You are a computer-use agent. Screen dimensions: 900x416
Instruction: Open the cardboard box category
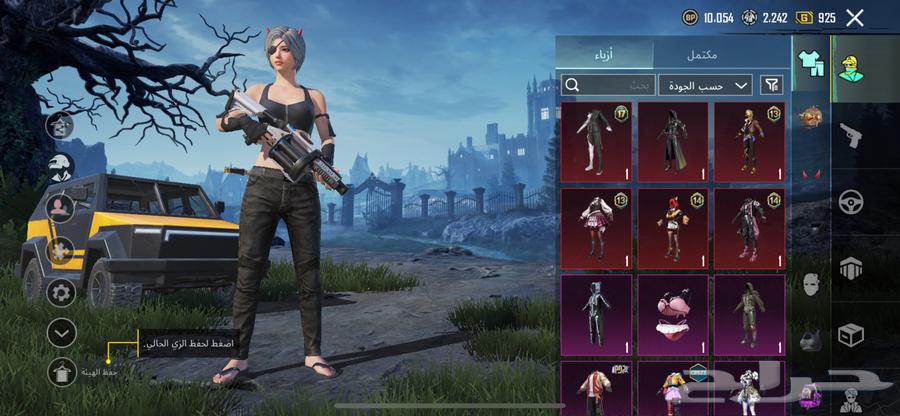852,335
